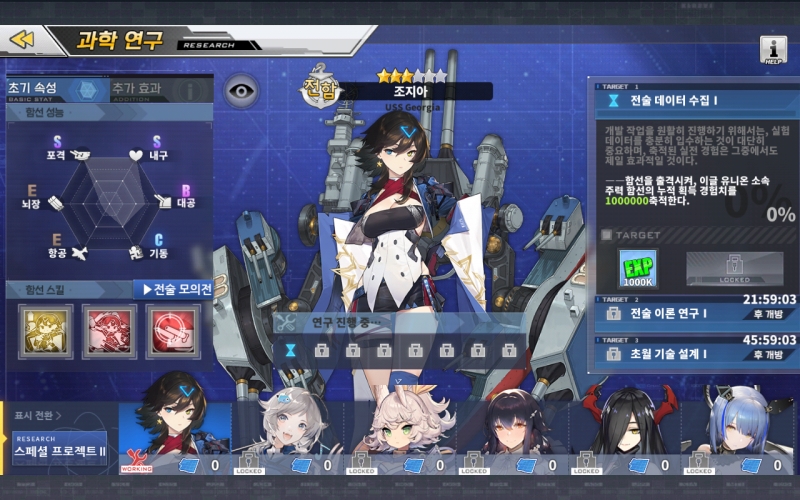Open 전술 모의전 tactical simulation
The width and height of the screenshot is (800, 500).
[177, 289]
